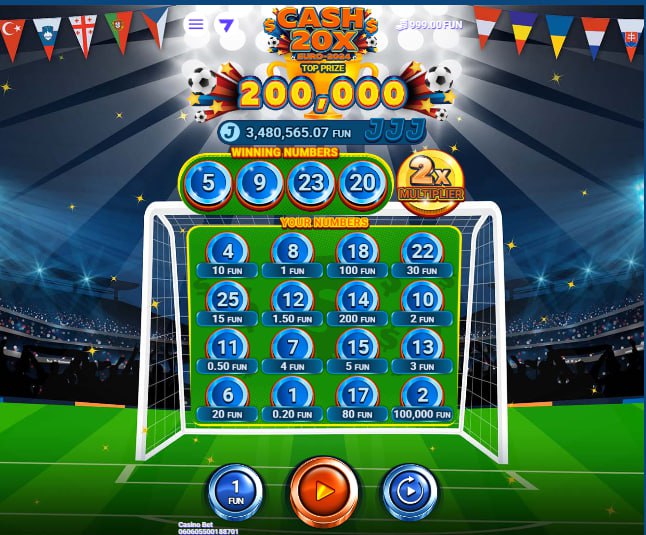Select the number 22 ball worth 30 FUN
This screenshot has height=535, width=646.
point(423,252)
